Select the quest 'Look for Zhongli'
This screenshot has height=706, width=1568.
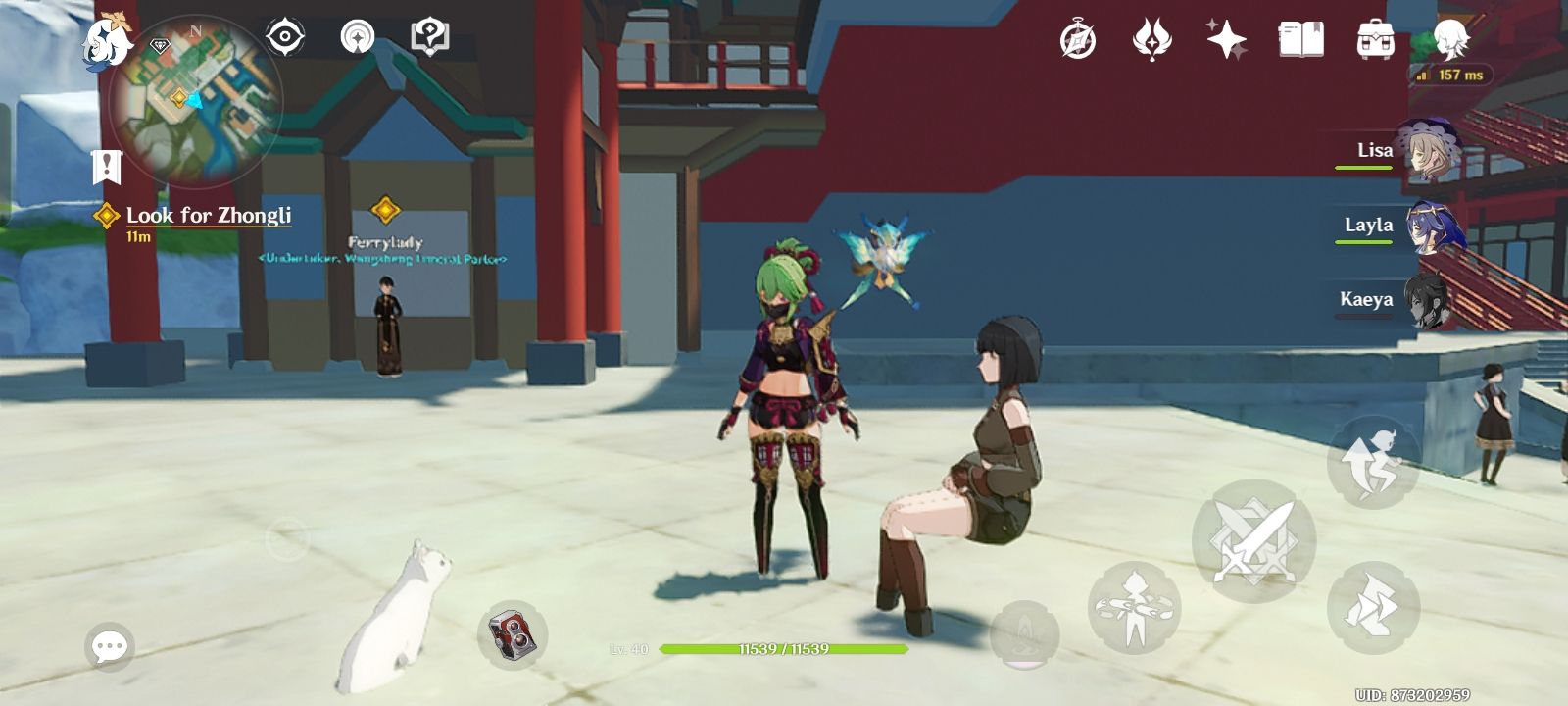click(x=208, y=214)
